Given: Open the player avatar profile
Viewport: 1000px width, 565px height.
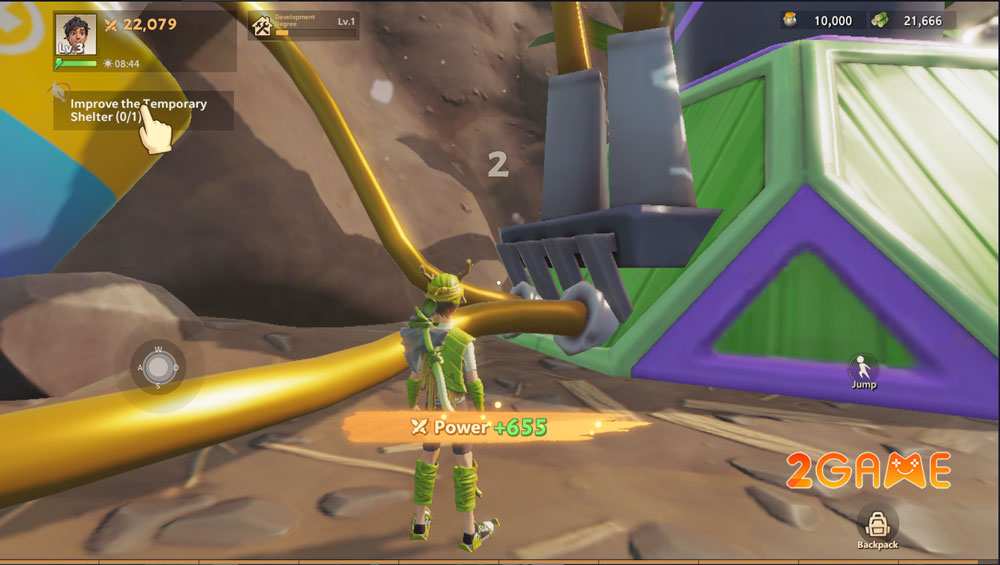Looking at the screenshot, I should point(75,35).
